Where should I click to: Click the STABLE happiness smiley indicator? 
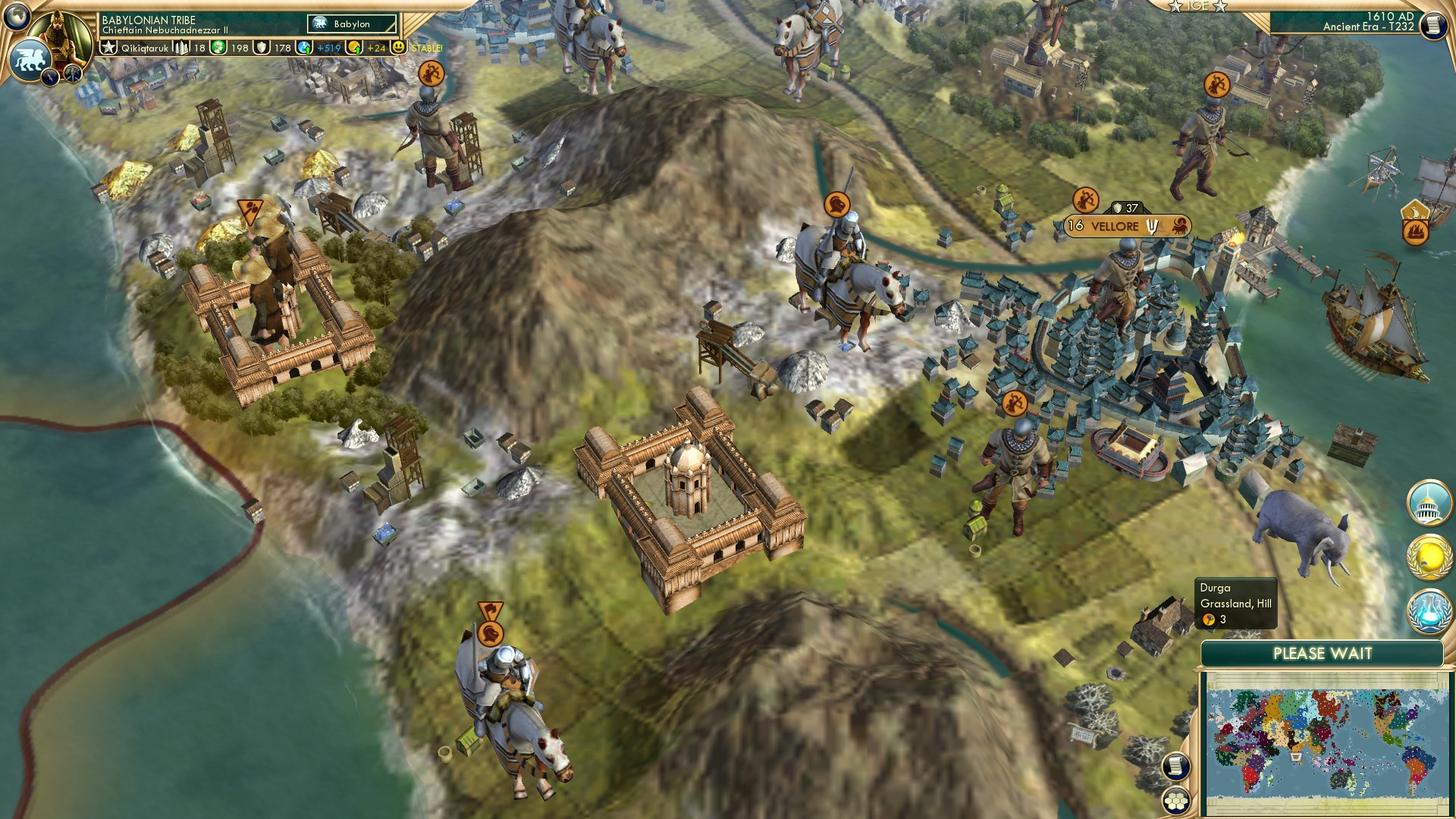[x=400, y=48]
